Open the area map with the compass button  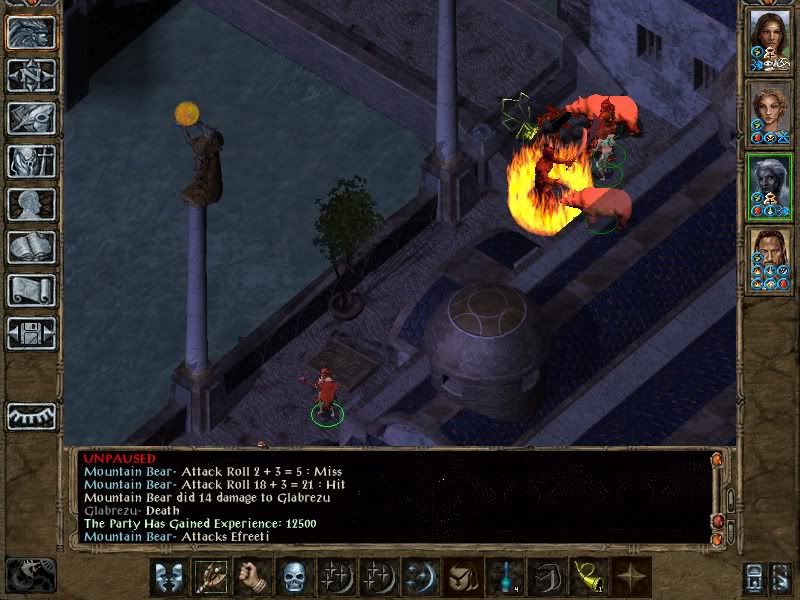point(31,75)
